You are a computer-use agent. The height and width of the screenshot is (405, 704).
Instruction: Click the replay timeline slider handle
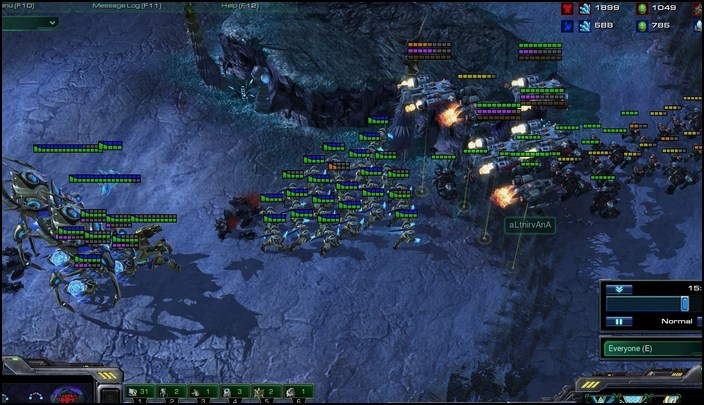[685, 302]
